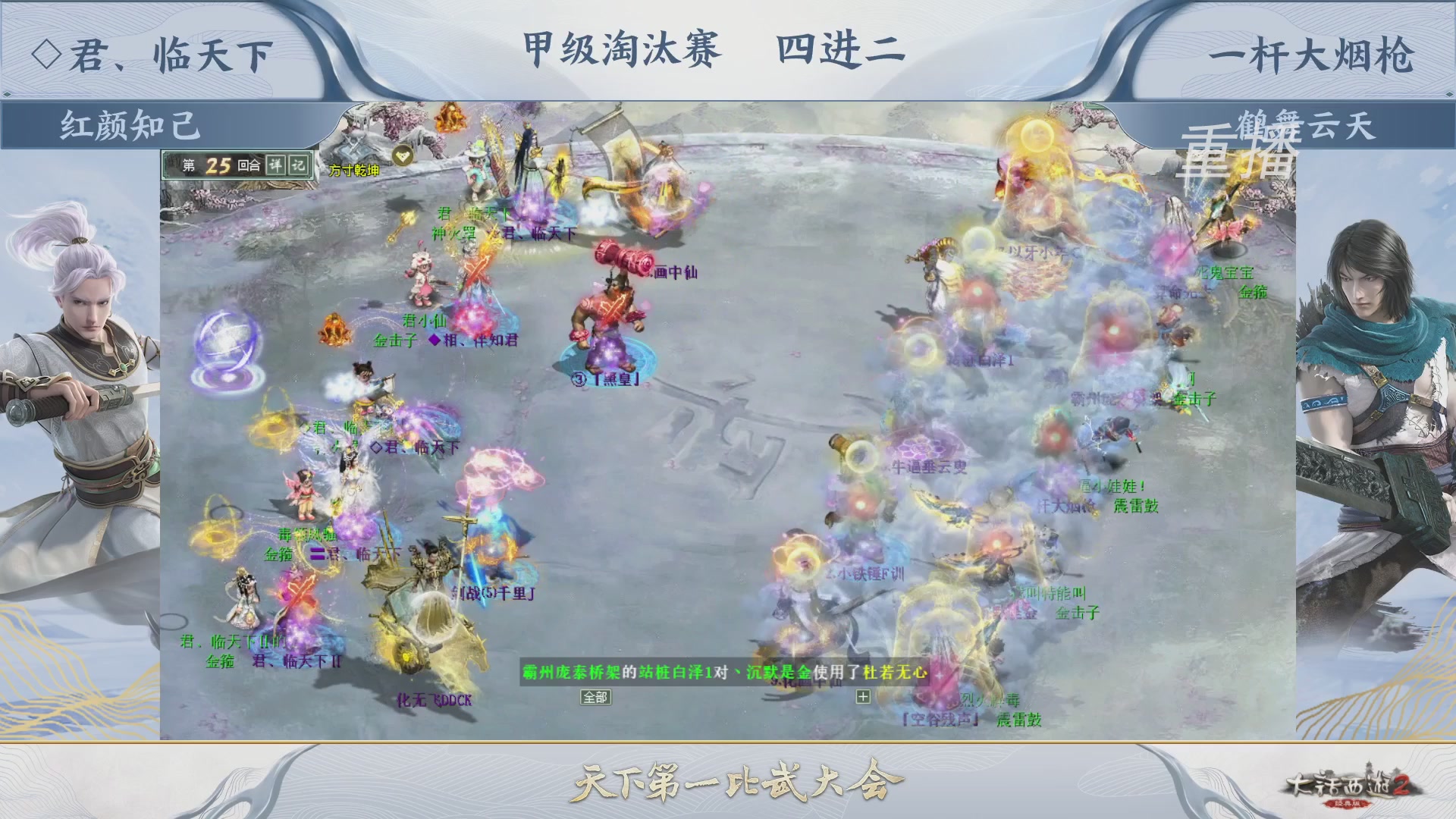Select the ③【黑皇】 character in center

(x=607, y=341)
